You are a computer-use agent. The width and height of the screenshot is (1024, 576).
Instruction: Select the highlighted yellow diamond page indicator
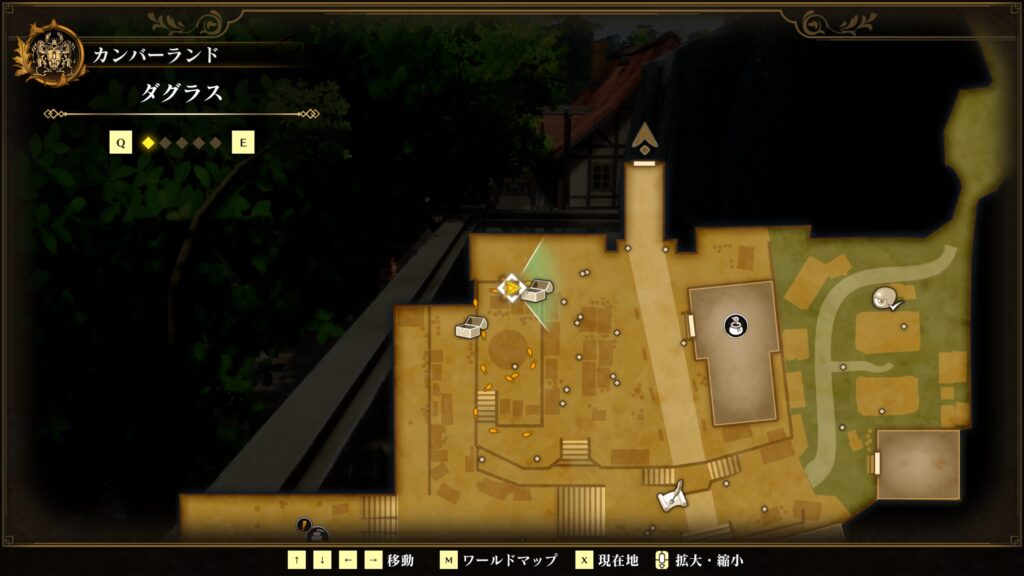(148, 143)
